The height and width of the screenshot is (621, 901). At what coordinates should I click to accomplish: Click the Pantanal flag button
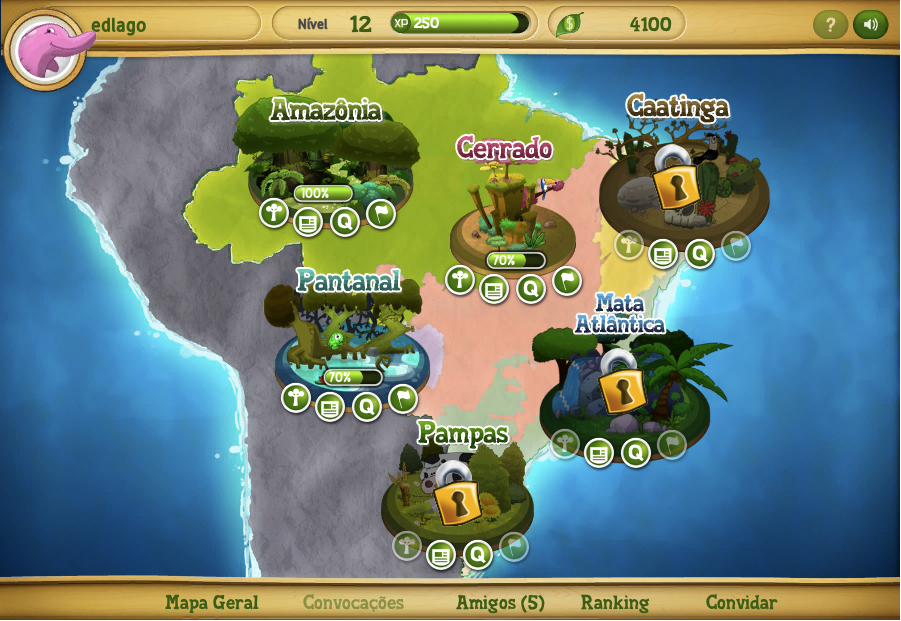pyautogui.click(x=402, y=399)
